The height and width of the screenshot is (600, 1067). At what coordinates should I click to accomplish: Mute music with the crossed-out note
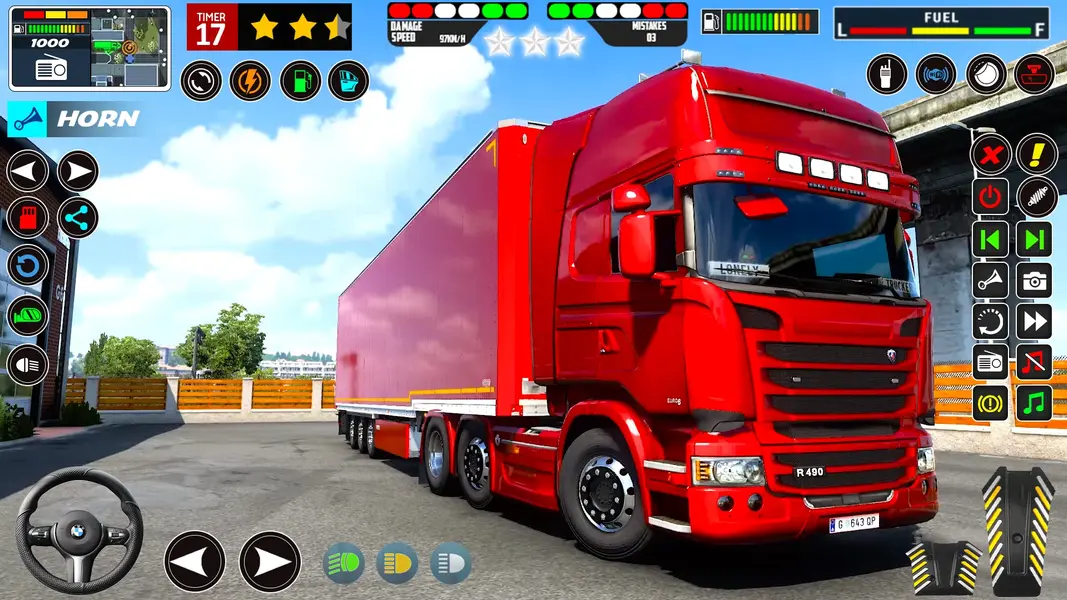pyautogui.click(x=1035, y=361)
